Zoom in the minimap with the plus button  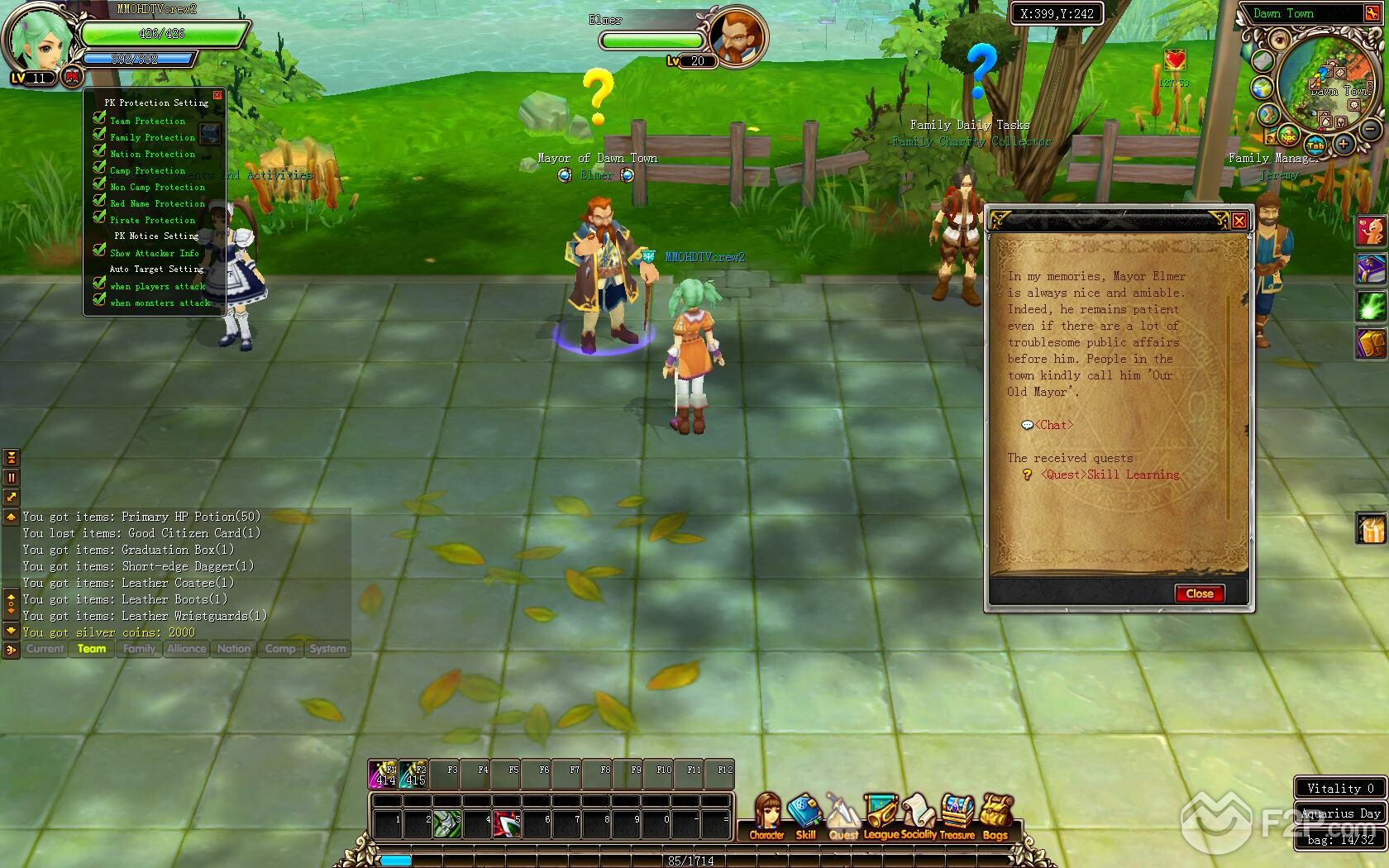(1344, 145)
